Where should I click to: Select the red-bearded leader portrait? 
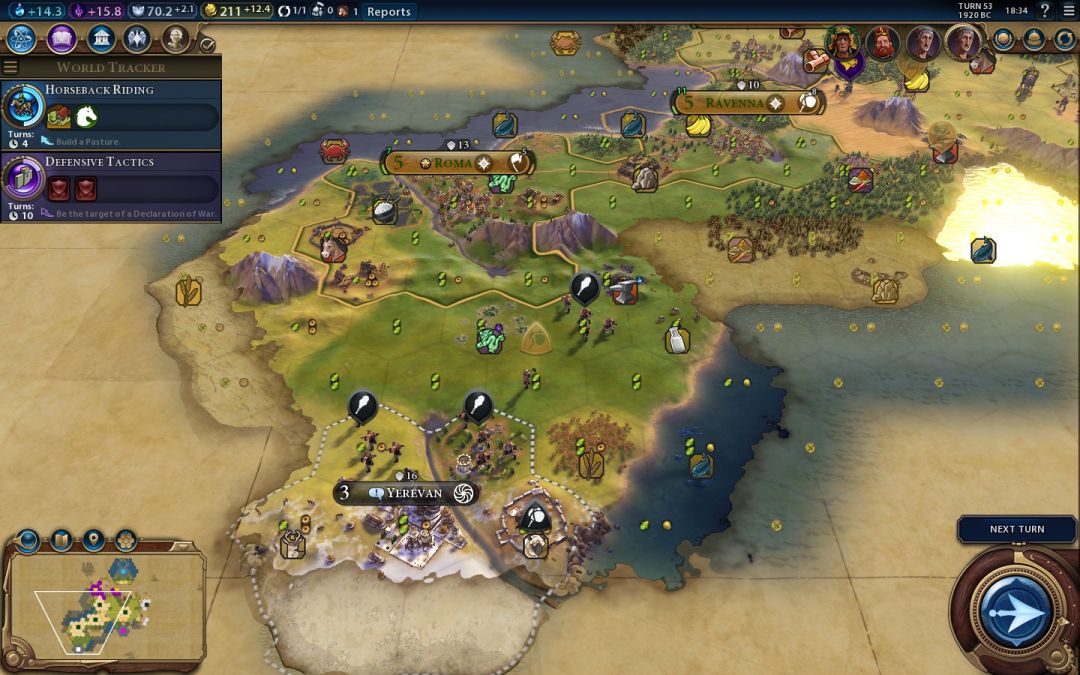[x=882, y=43]
